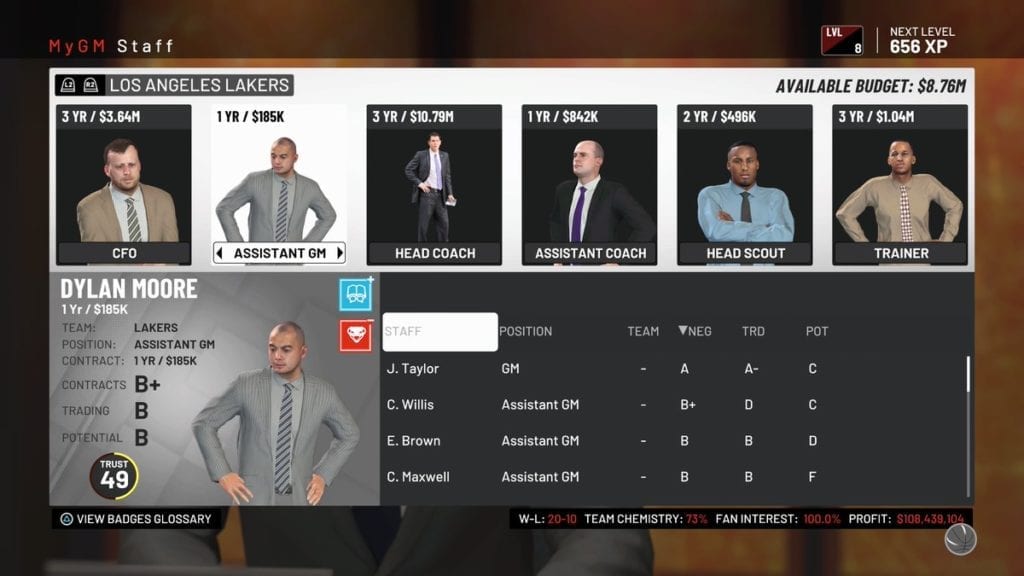Sort the list by Position column
Screen dimensions: 1024x576
[525, 331]
